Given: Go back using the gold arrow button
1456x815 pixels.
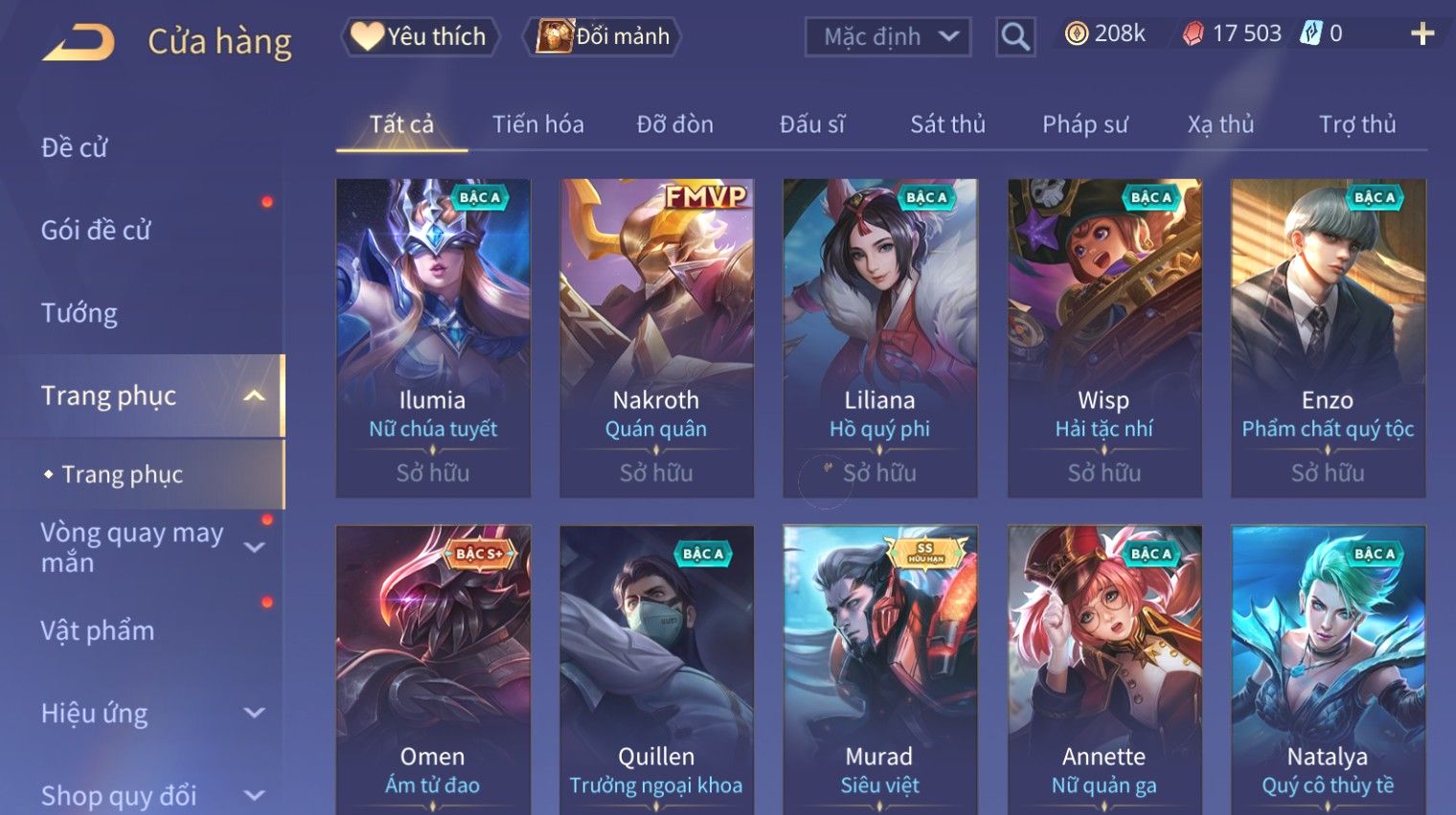Looking at the screenshot, I should click(79, 42).
